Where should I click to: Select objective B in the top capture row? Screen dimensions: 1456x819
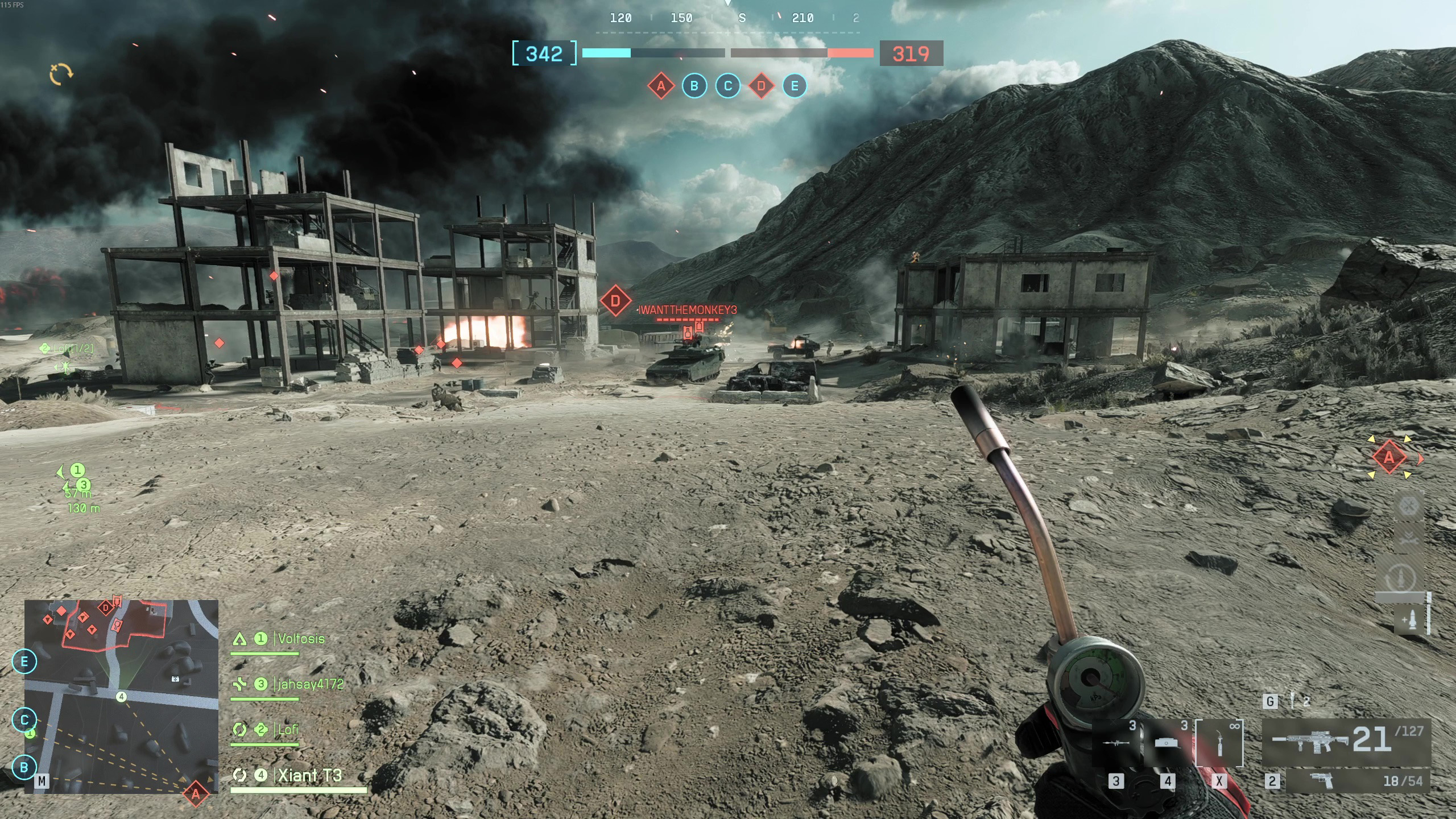click(x=694, y=86)
